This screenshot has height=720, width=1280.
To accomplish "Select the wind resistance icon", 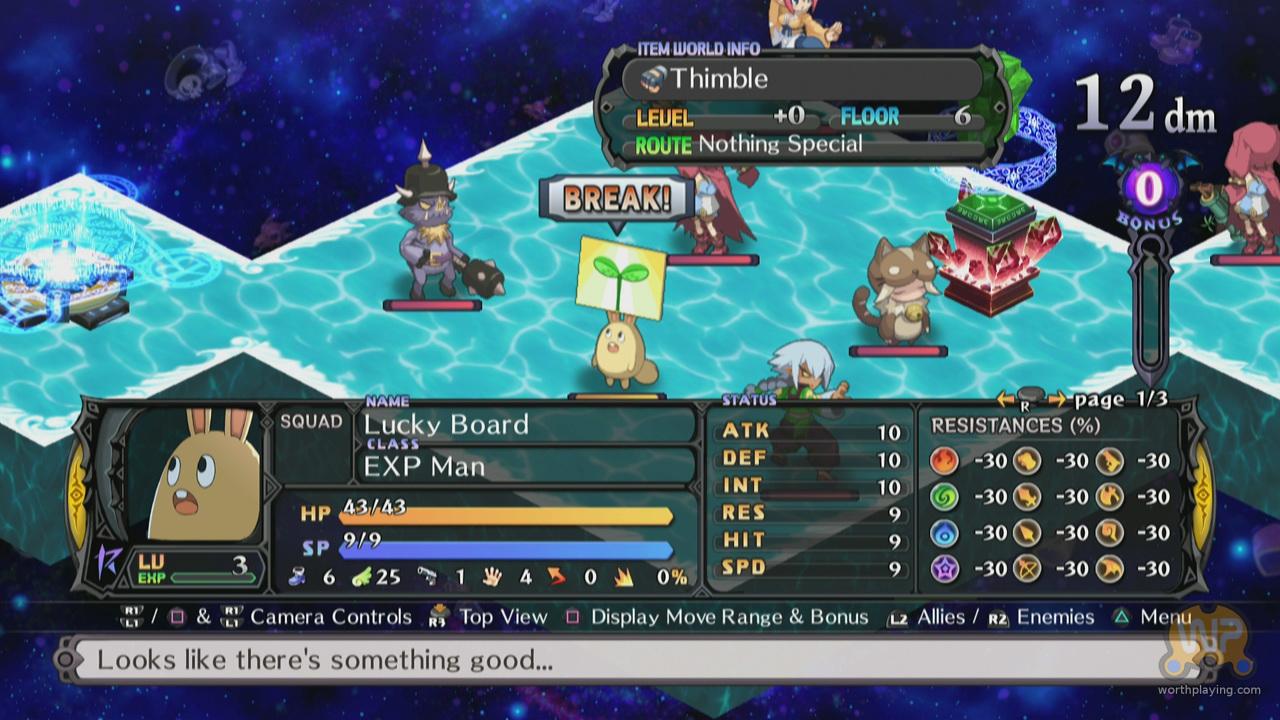I will point(945,496).
